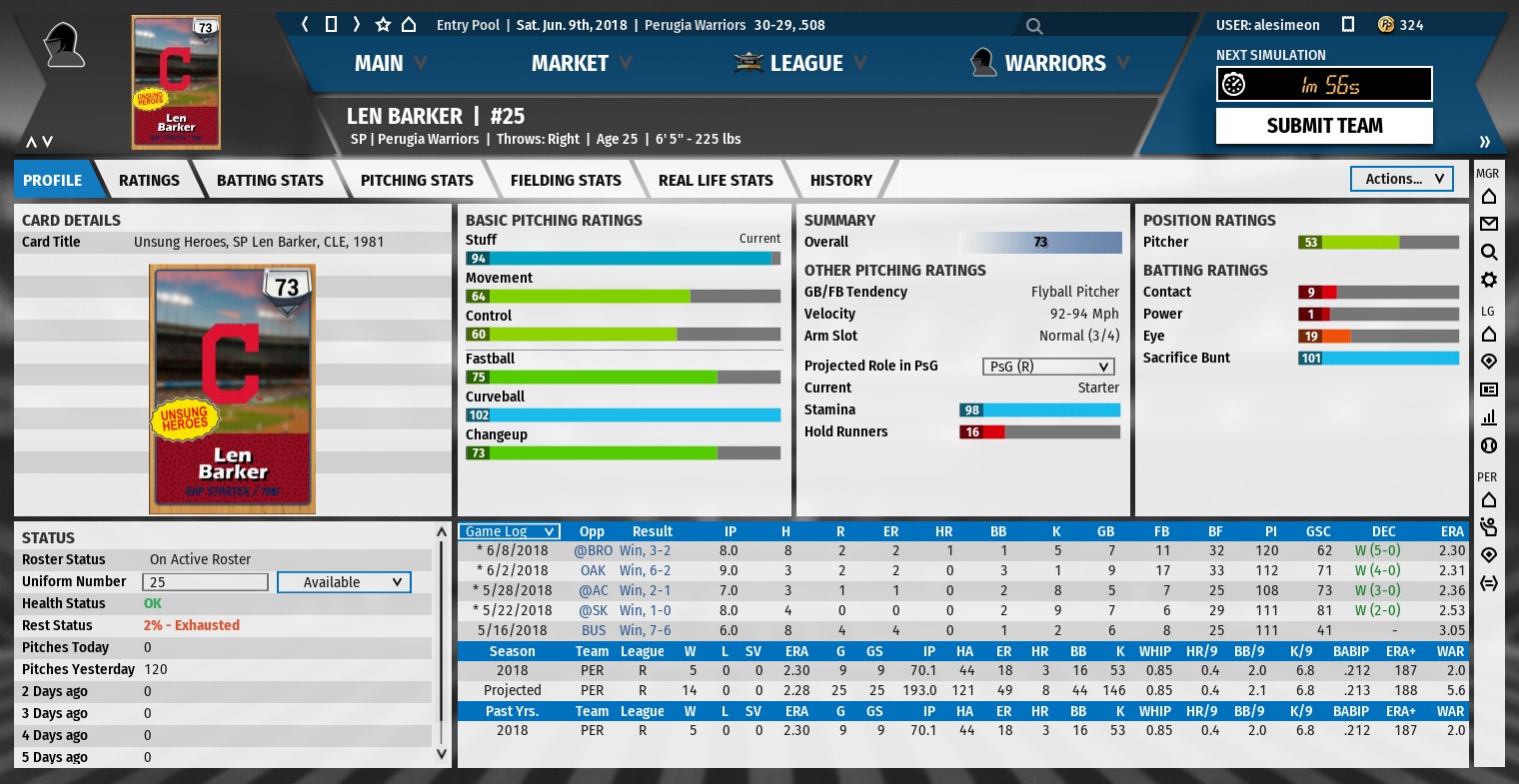Click the SUBMIT TEAM button

tap(1324, 126)
